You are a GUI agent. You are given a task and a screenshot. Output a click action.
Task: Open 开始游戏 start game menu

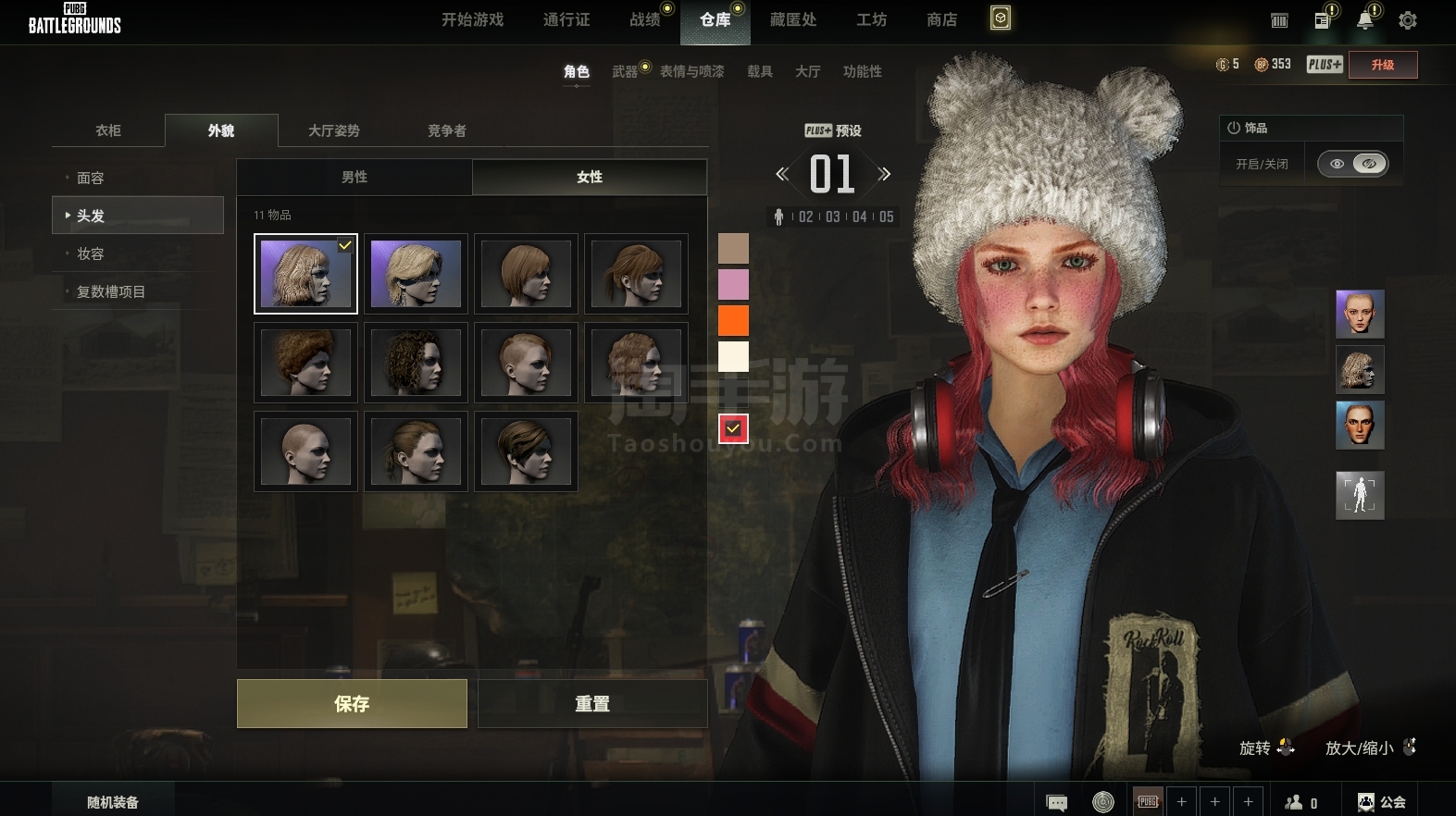pos(472,19)
